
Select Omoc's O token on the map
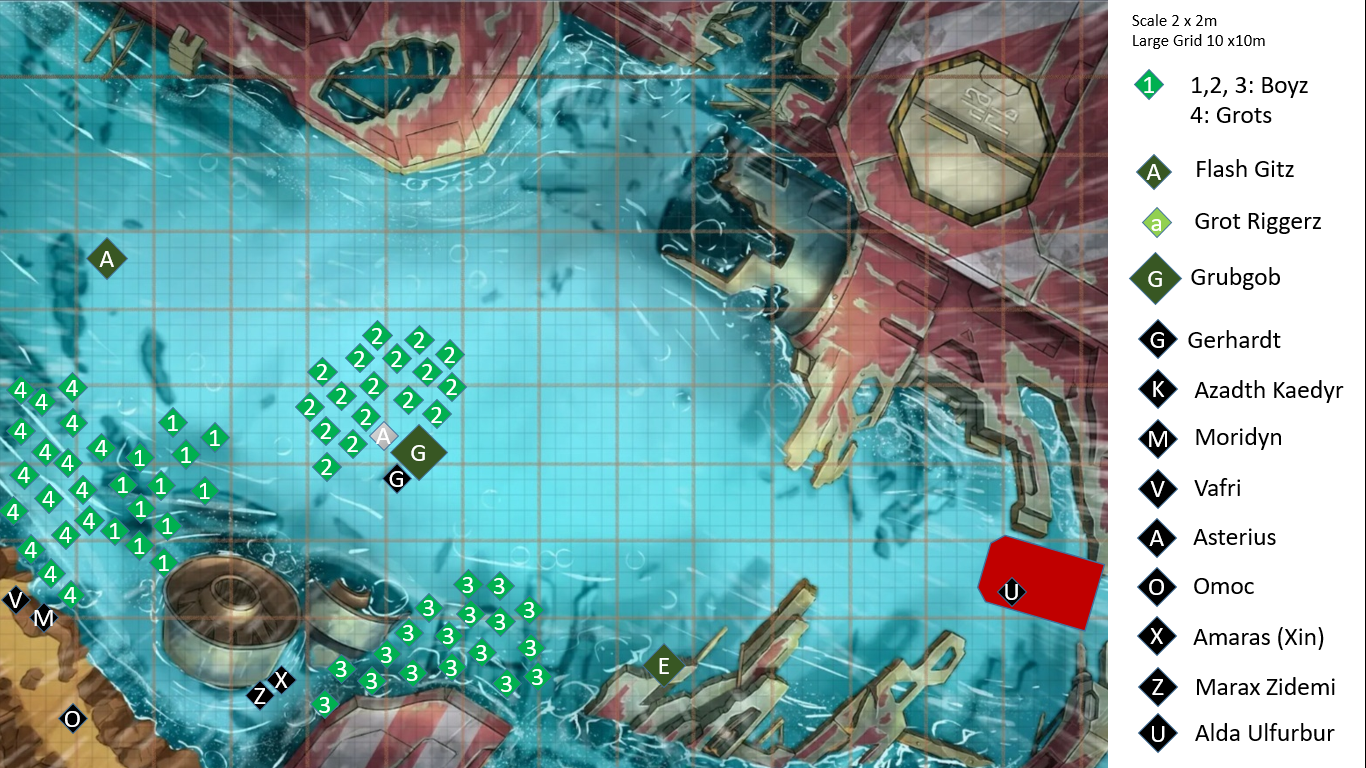(x=72, y=718)
